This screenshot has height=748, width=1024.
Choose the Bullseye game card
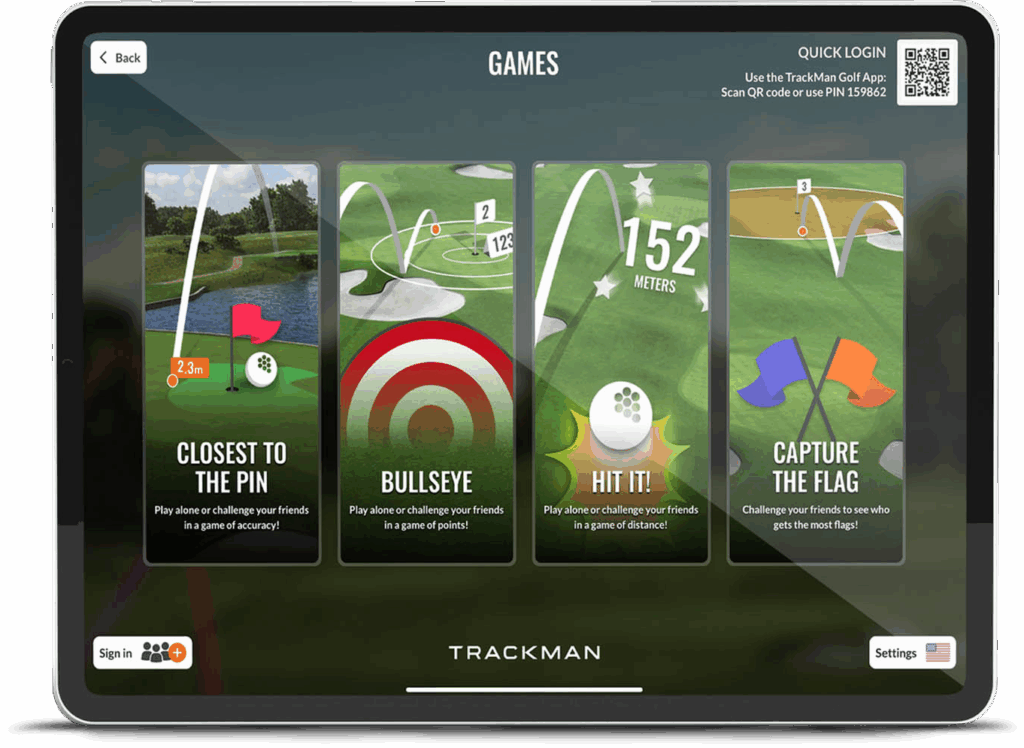click(x=426, y=363)
